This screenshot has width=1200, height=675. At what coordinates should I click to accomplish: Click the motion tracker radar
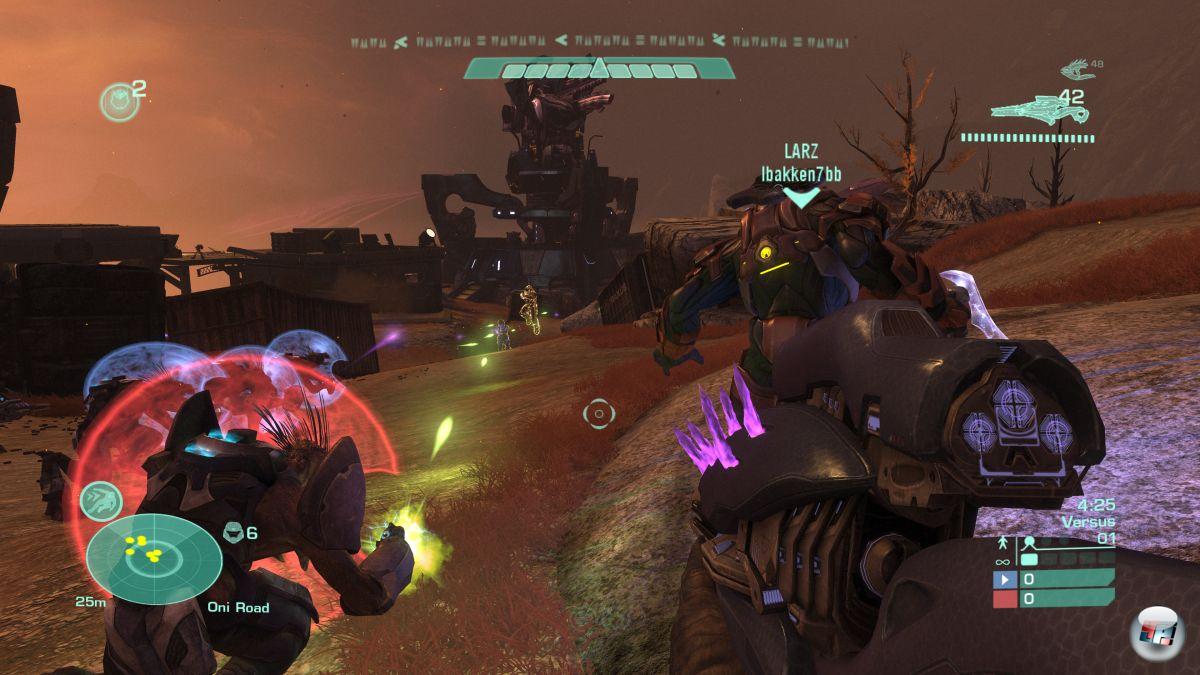[x=153, y=559]
